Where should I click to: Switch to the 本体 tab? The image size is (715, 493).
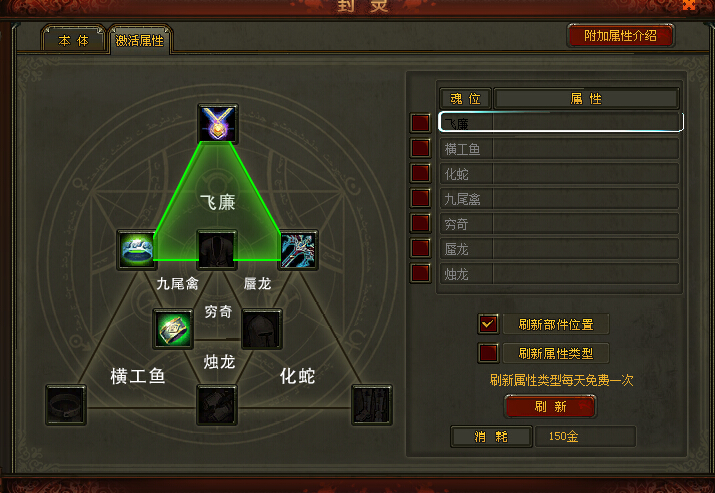pyautogui.click(x=72, y=39)
